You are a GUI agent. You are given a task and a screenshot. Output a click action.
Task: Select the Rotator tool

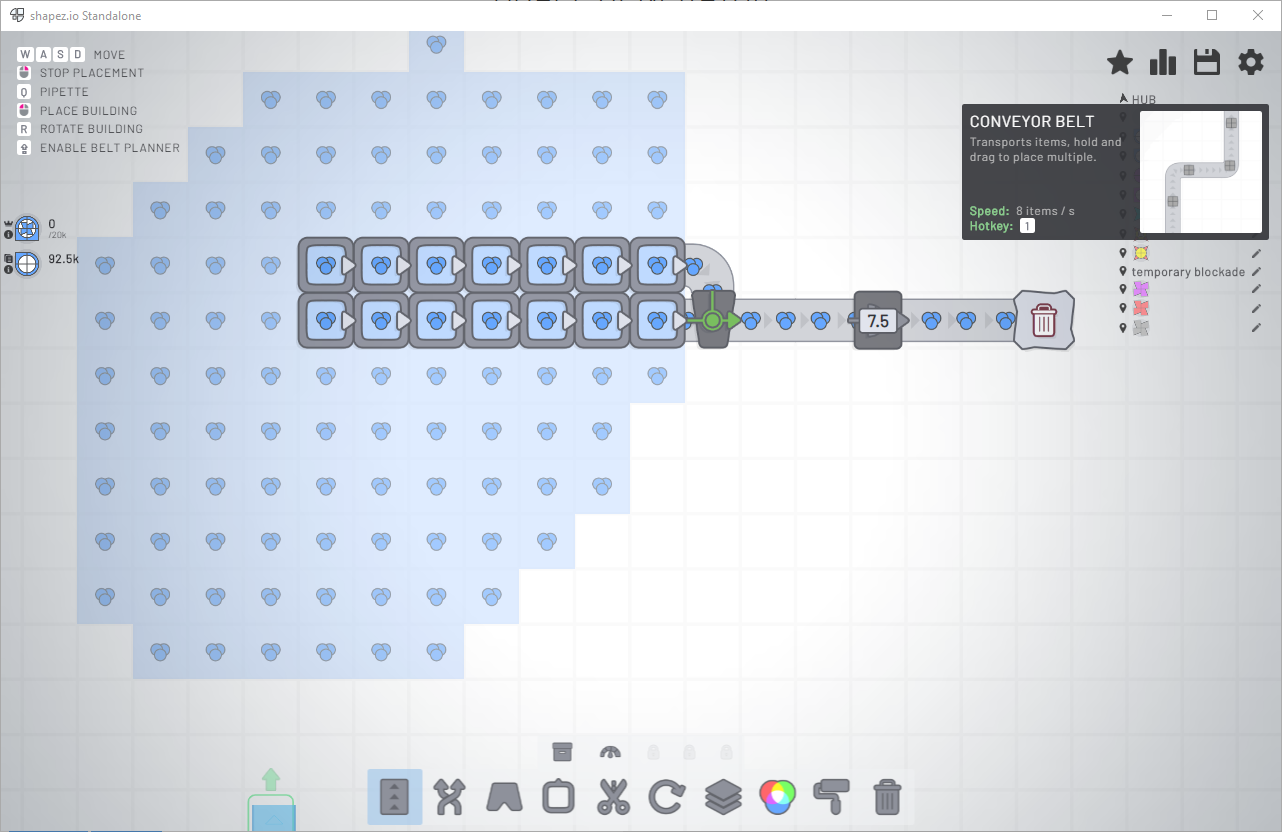click(667, 797)
